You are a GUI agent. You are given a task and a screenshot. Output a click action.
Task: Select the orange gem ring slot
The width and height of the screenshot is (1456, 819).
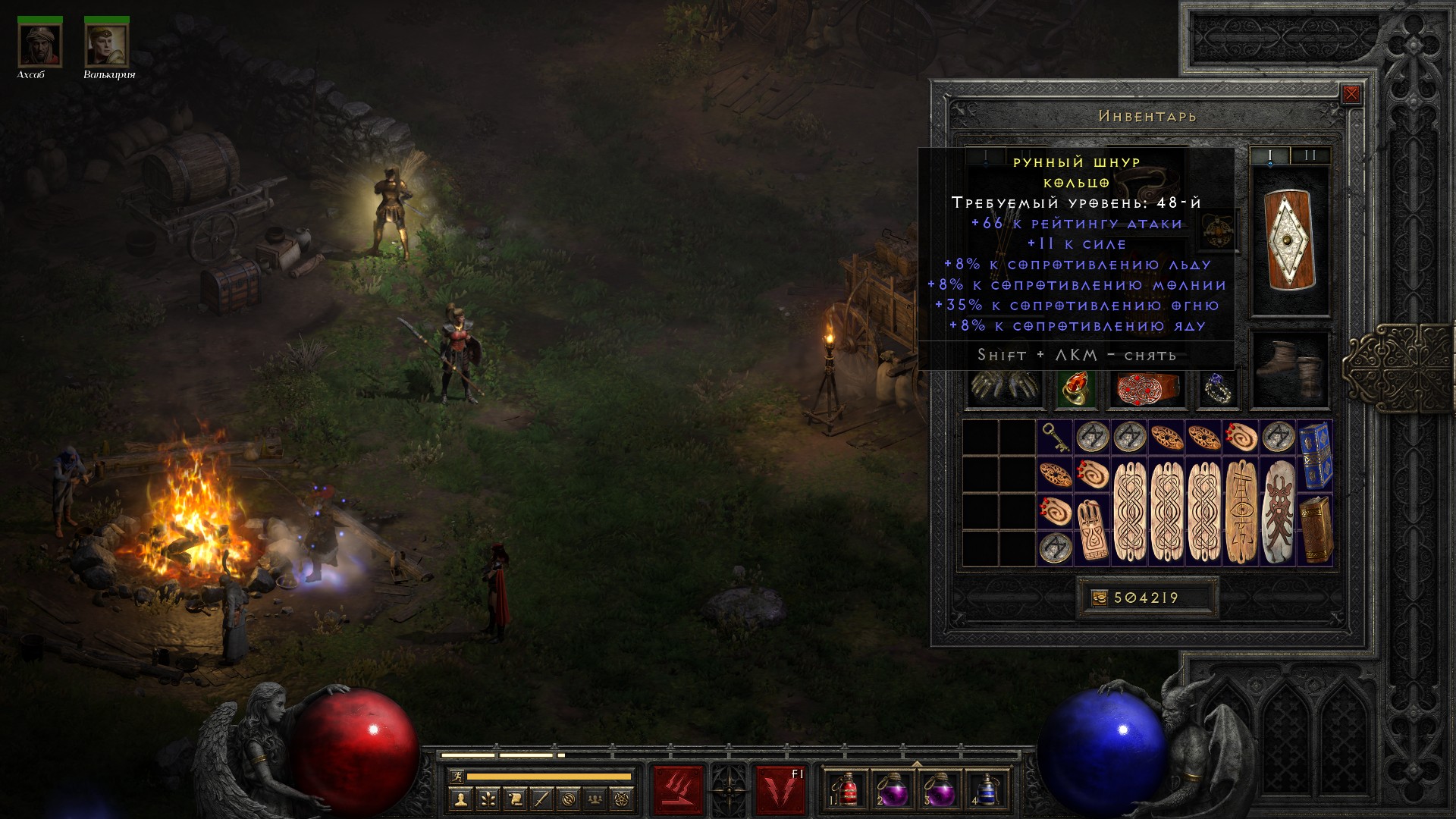(1075, 388)
